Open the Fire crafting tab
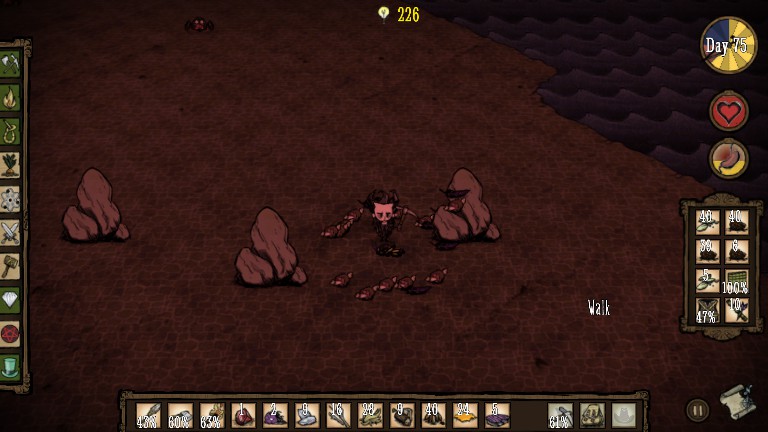This screenshot has width=768, height=432. click(11, 98)
